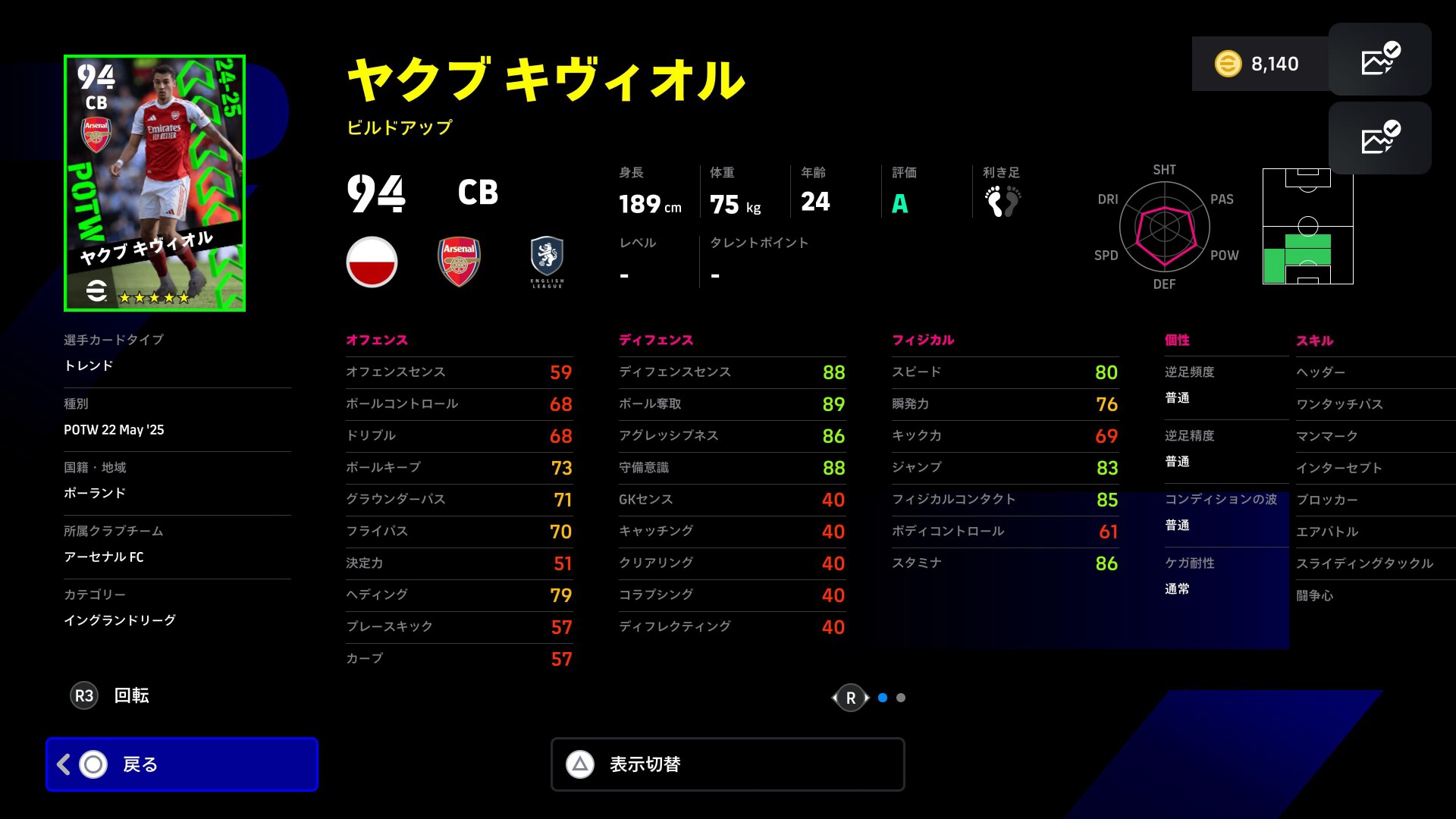Viewport: 1456px width, 819px height.
Task: Click the 表示切替 display switch button
Action: click(x=727, y=764)
